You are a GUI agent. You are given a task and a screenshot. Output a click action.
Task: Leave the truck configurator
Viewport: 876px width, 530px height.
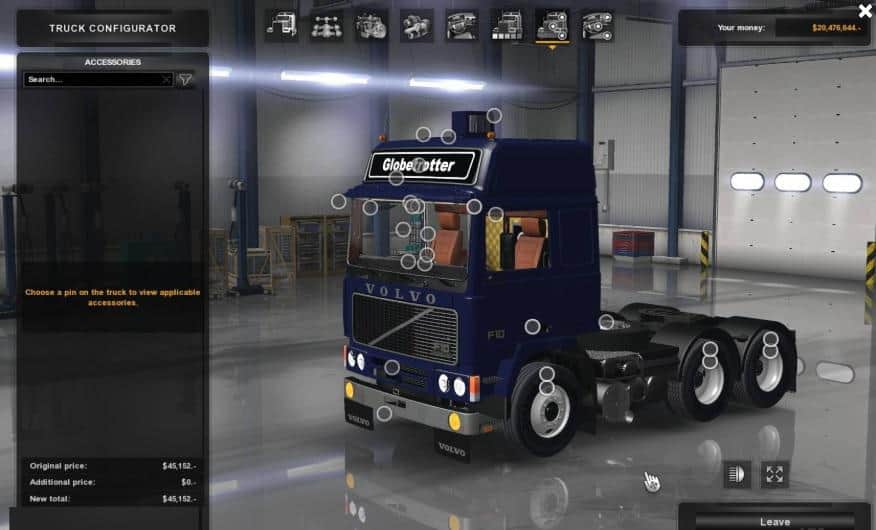coord(774,520)
